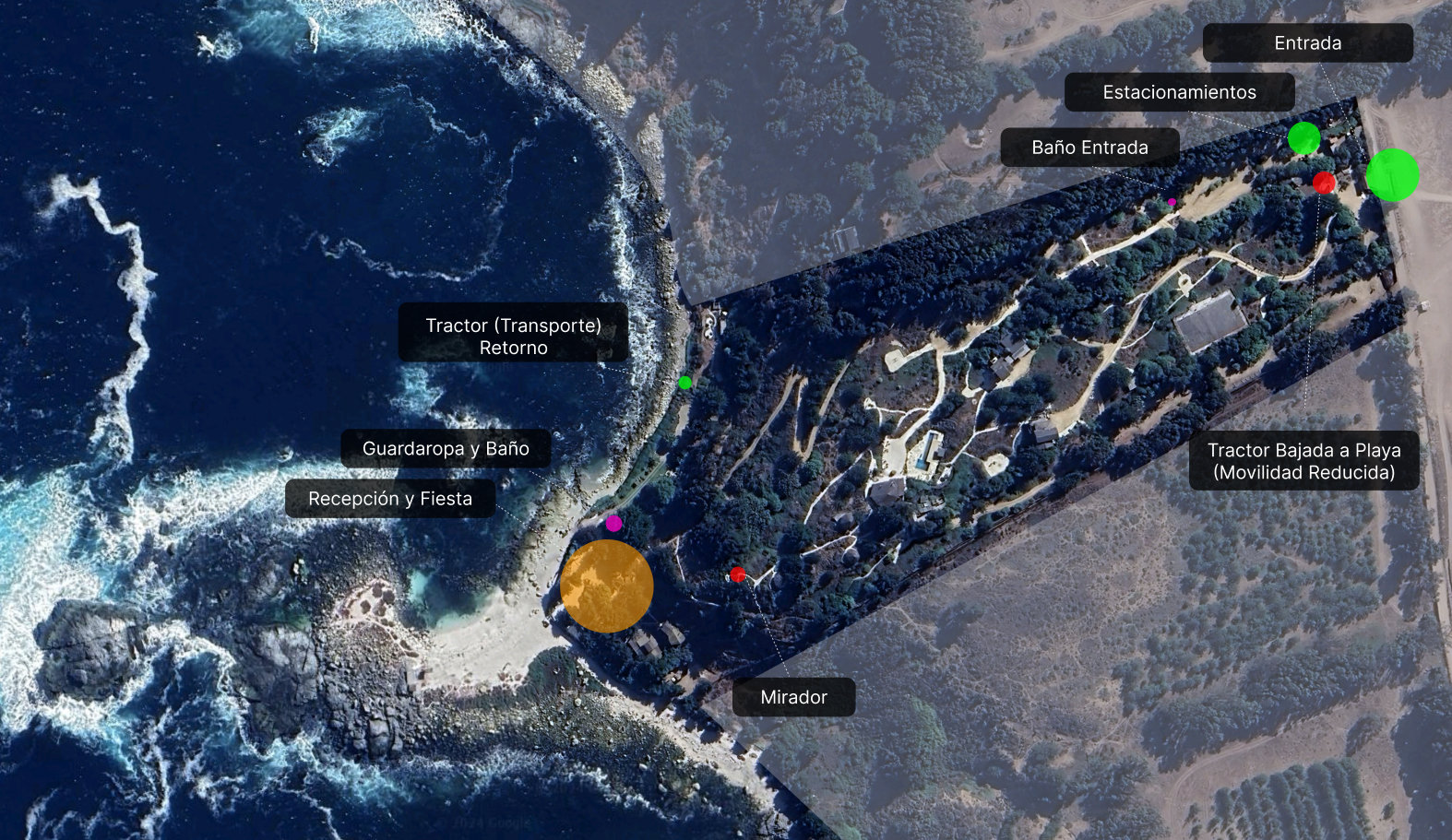Click the Recepción y Fiesta label
Image resolution: width=1452 pixels, height=840 pixels.
click(x=390, y=499)
